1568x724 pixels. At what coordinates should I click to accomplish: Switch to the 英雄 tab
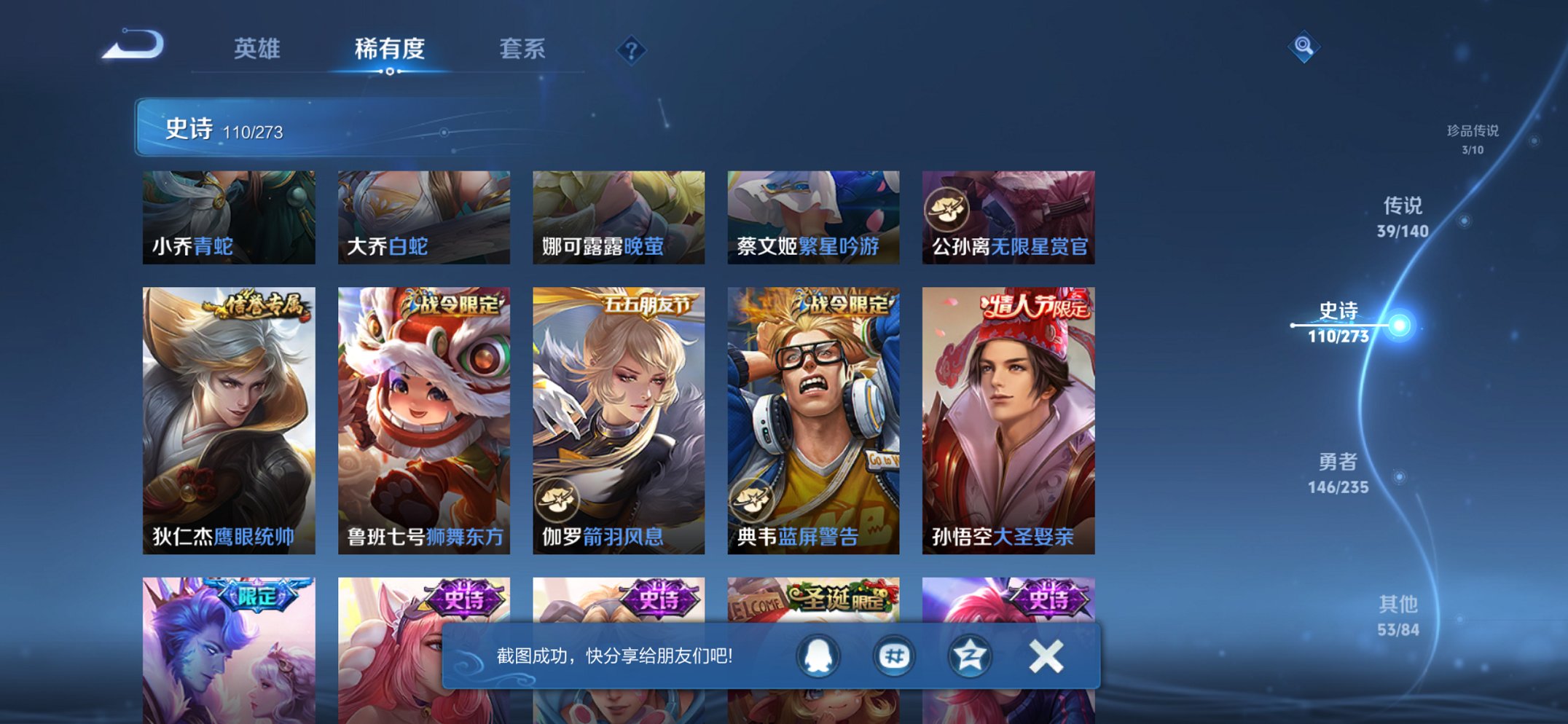tap(259, 50)
